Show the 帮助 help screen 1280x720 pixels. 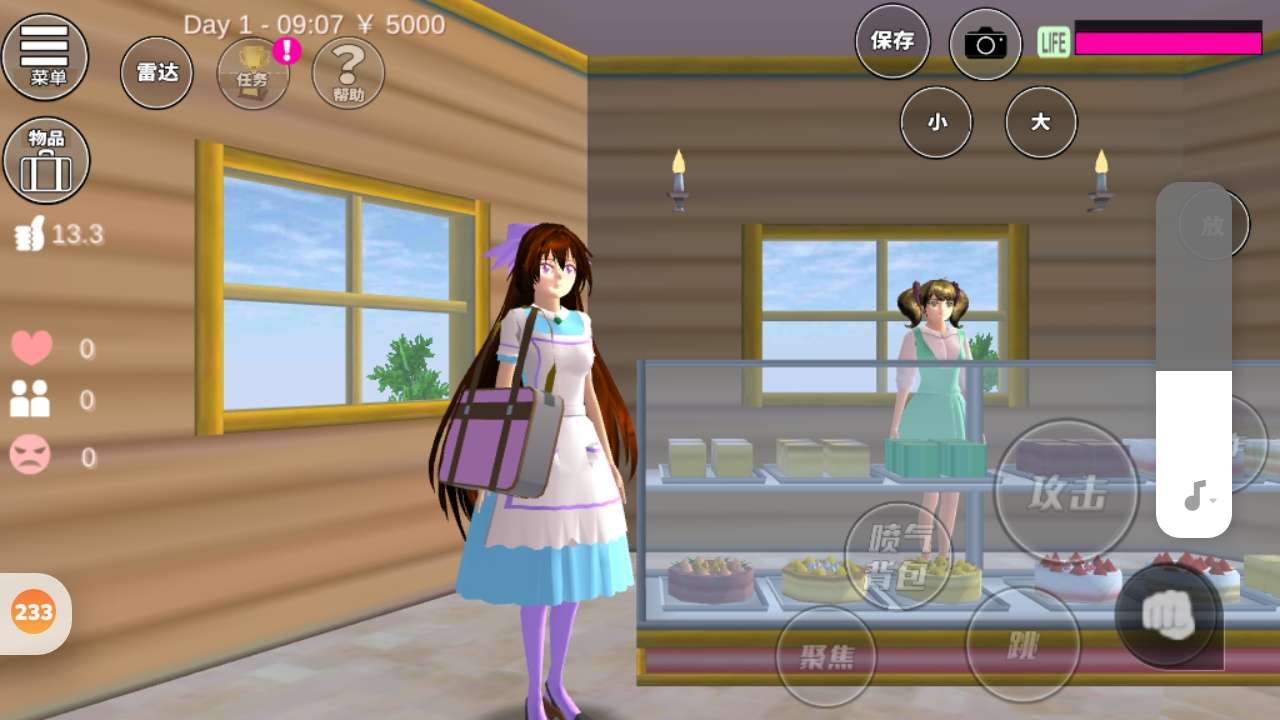tap(348, 73)
